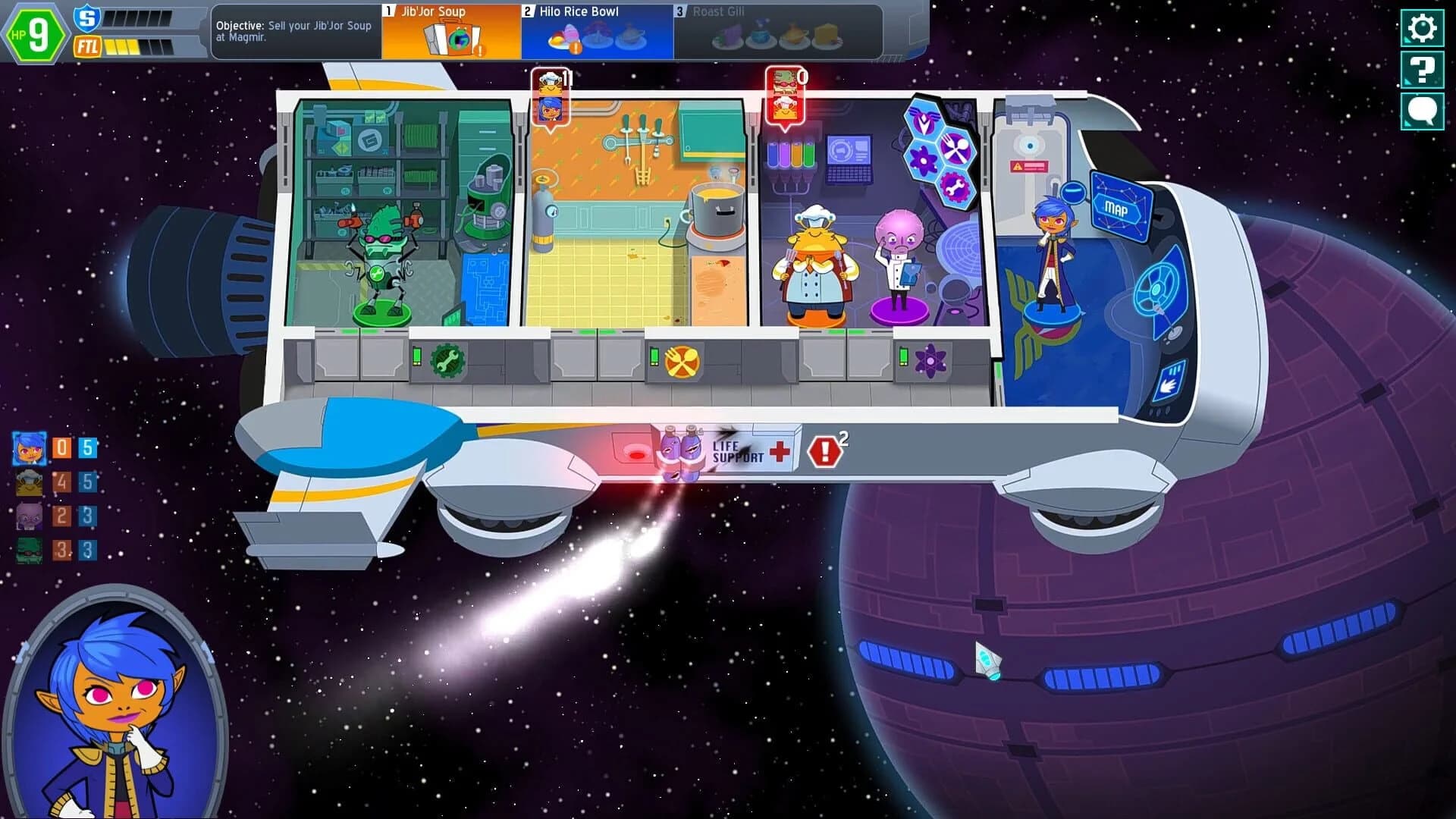
Task: Open the game settings gear icon
Action: coord(1422,29)
